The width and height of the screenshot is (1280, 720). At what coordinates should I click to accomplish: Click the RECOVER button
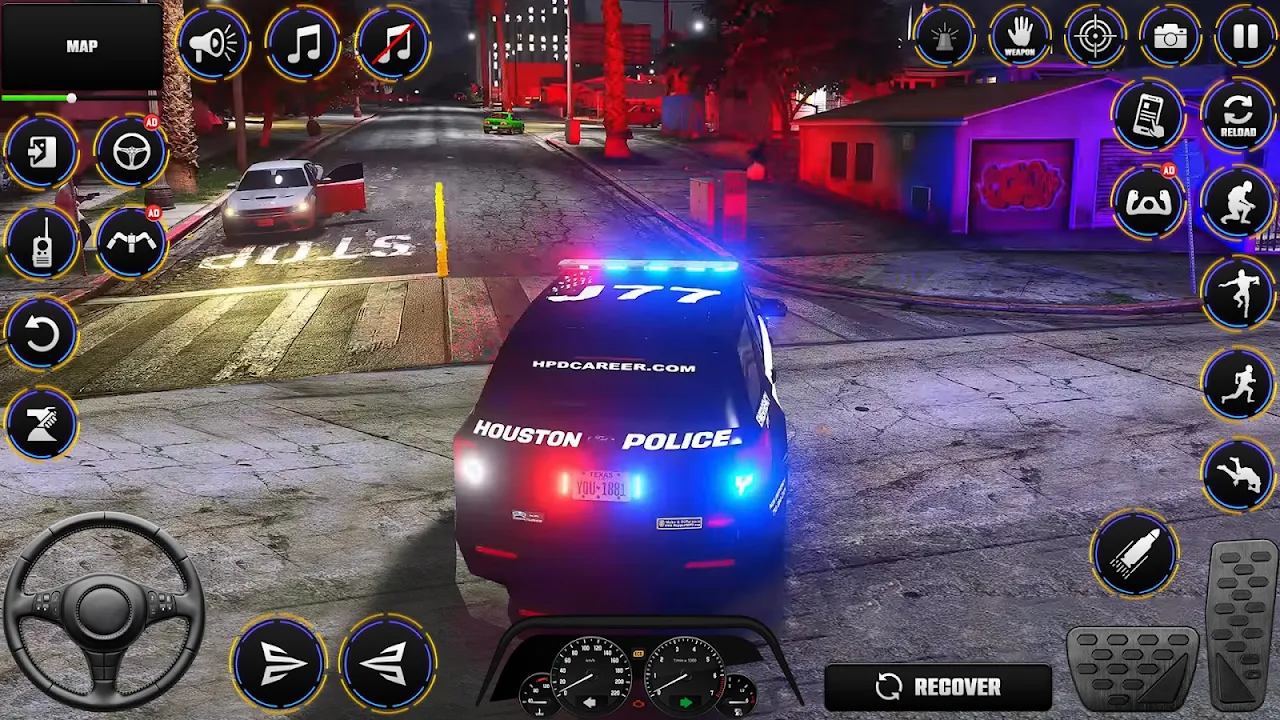pyautogui.click(x=938, y=687)
